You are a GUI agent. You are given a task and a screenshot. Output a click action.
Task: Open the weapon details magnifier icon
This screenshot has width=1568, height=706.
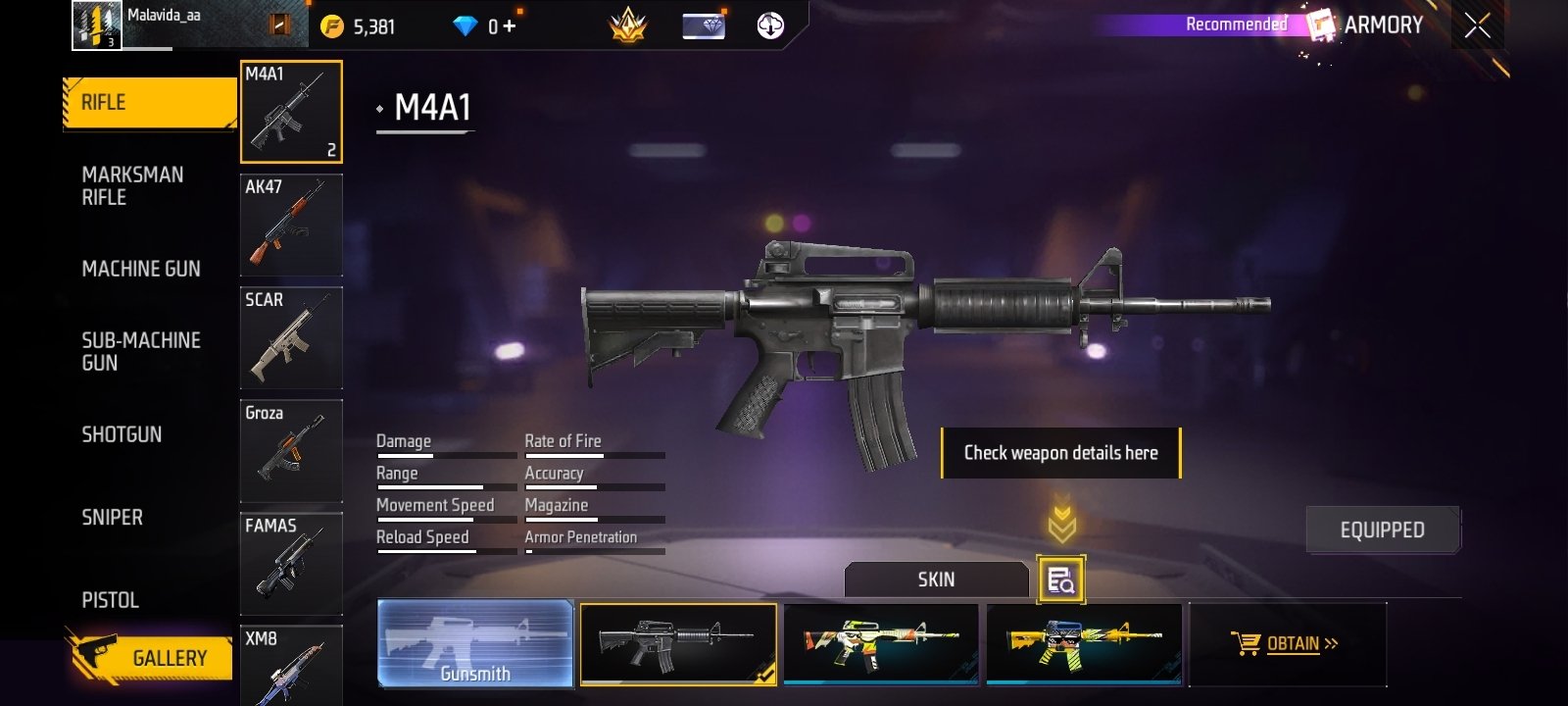coord(1060,580)
